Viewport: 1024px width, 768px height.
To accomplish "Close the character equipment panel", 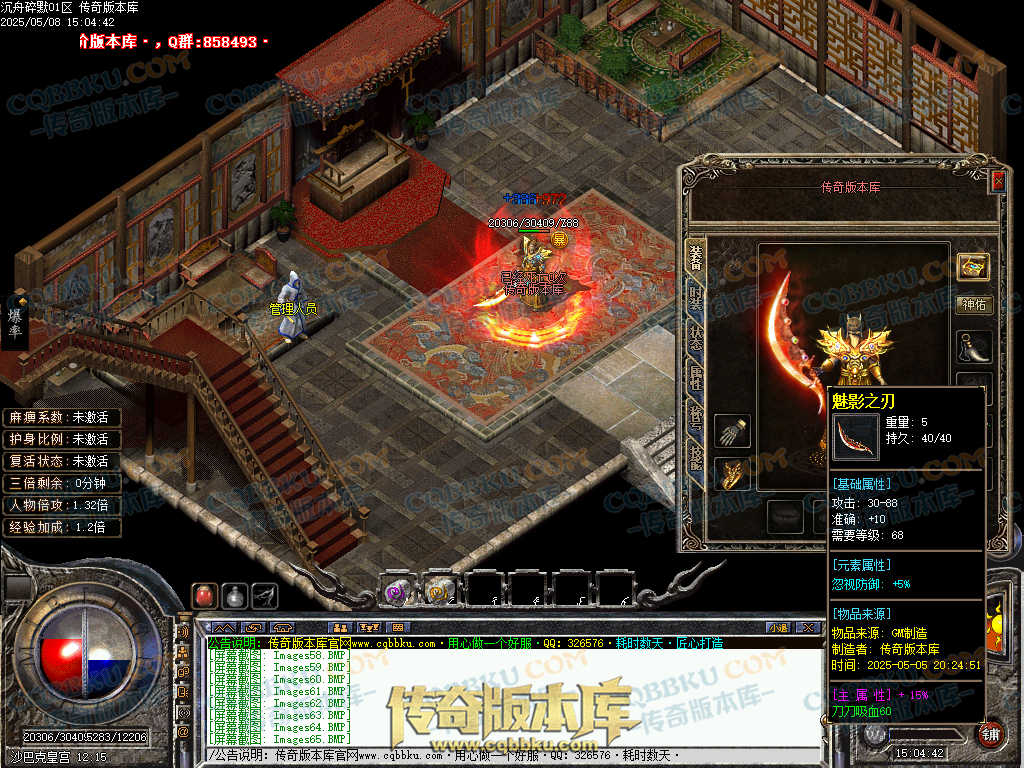I will (x=997, y=181).
